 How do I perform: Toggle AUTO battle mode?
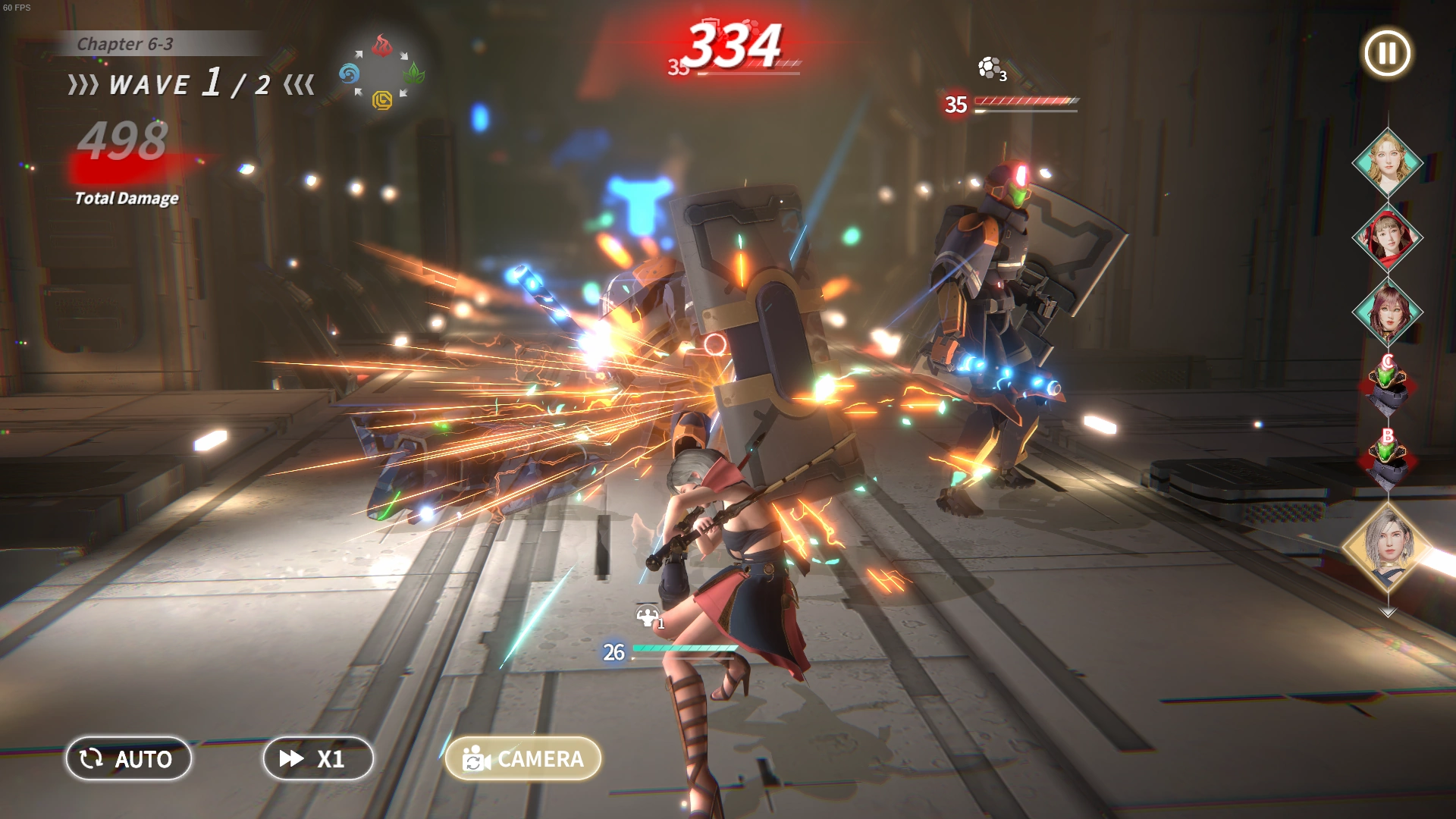128,758
